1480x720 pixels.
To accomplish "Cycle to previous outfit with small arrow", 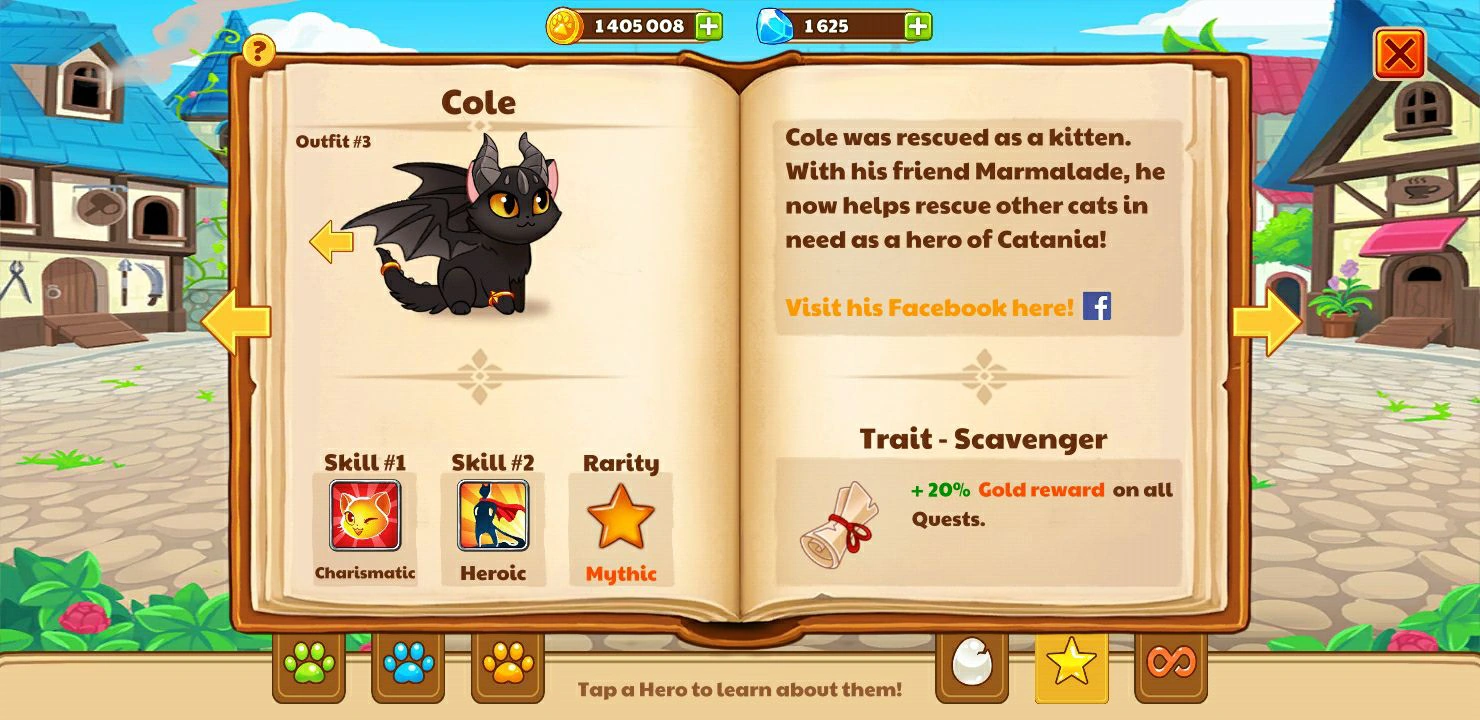I will (x=330, y=242).
